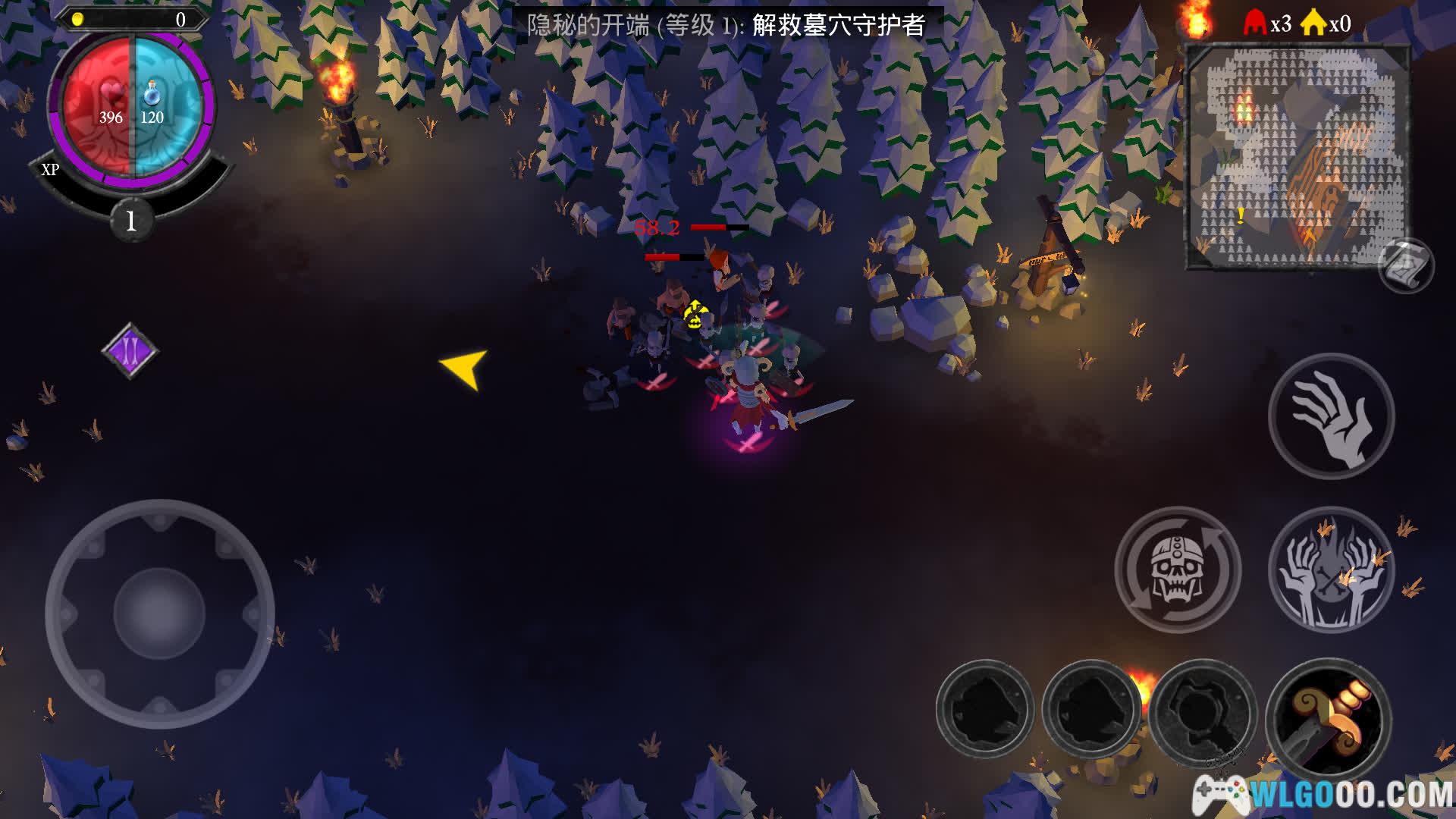
Task: Tap the quest objective title text
Action: 726,25
